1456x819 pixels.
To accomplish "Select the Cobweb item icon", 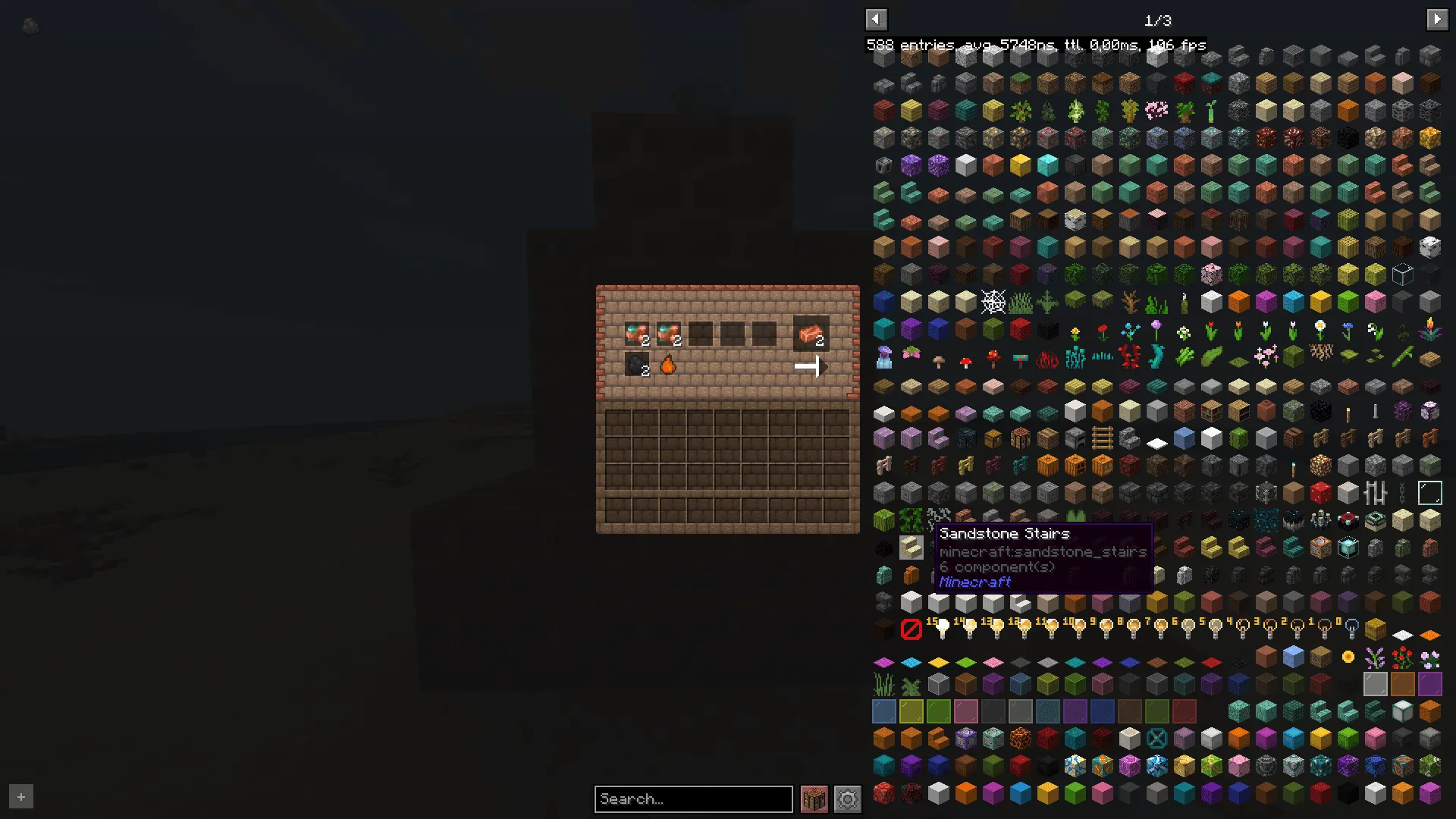I will click(x=993, y=301).
